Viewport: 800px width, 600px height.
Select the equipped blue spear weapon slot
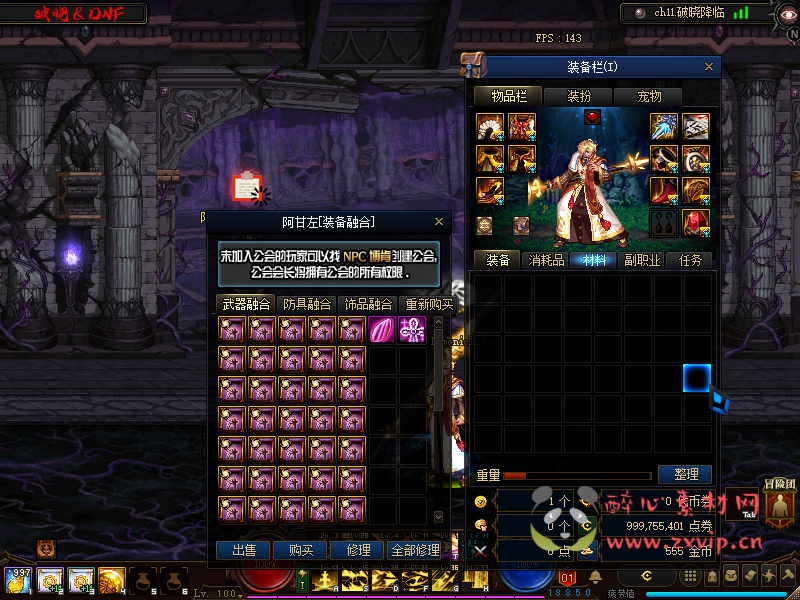[x=665, y=126]
